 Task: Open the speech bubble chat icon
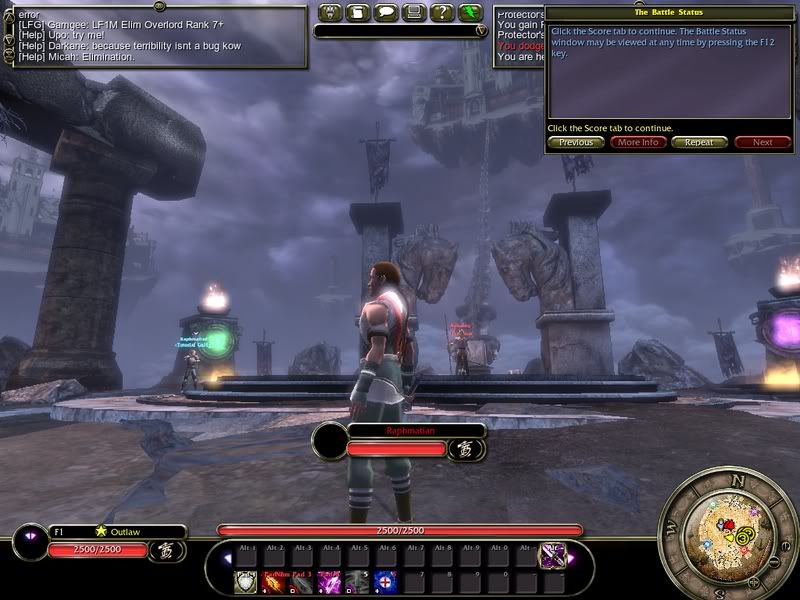386,13
